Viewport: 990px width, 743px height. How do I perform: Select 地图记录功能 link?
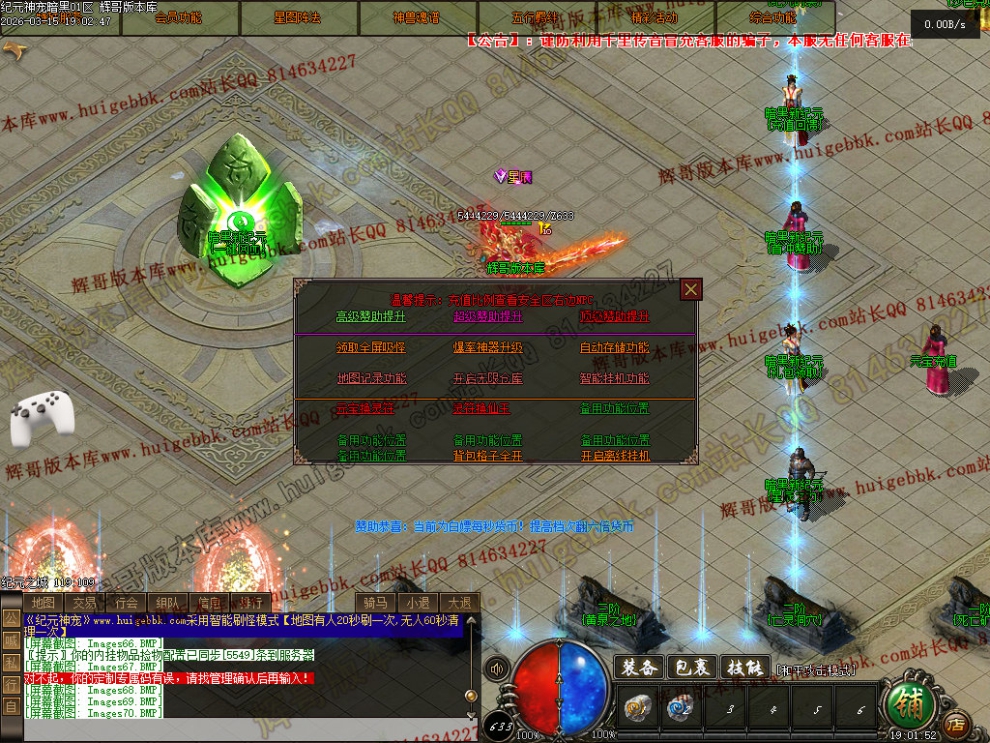tap(371, 379)
